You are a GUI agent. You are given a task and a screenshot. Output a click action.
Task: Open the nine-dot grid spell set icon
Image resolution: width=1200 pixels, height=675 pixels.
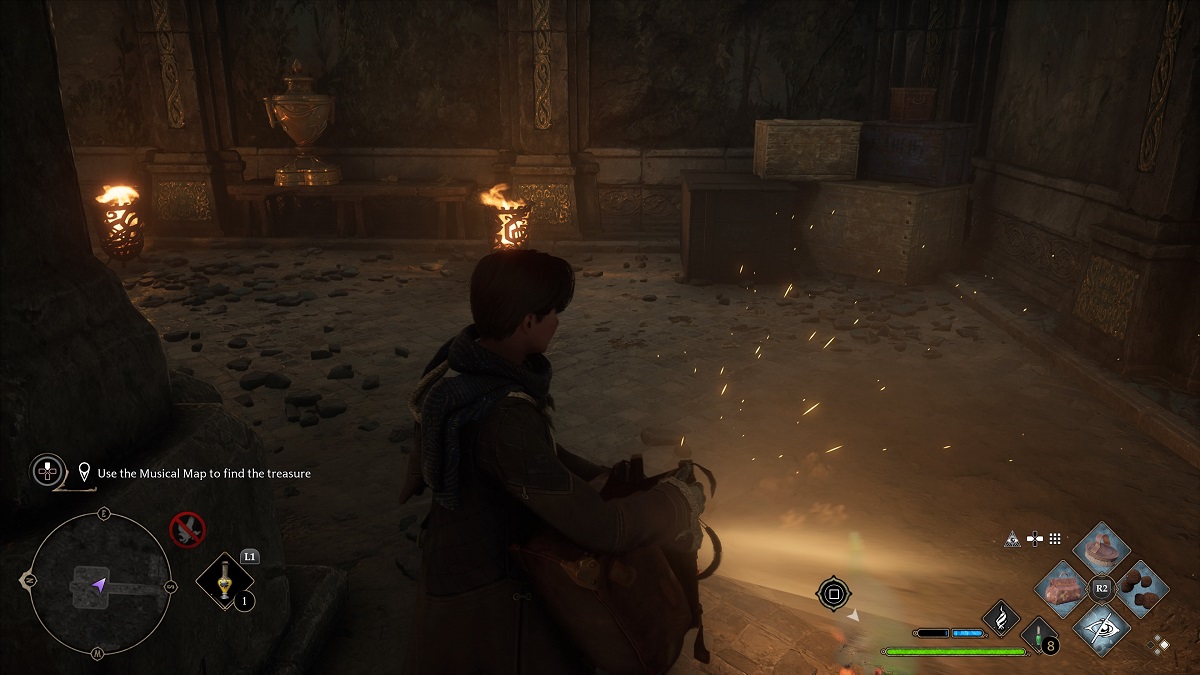coord(1057,540)
